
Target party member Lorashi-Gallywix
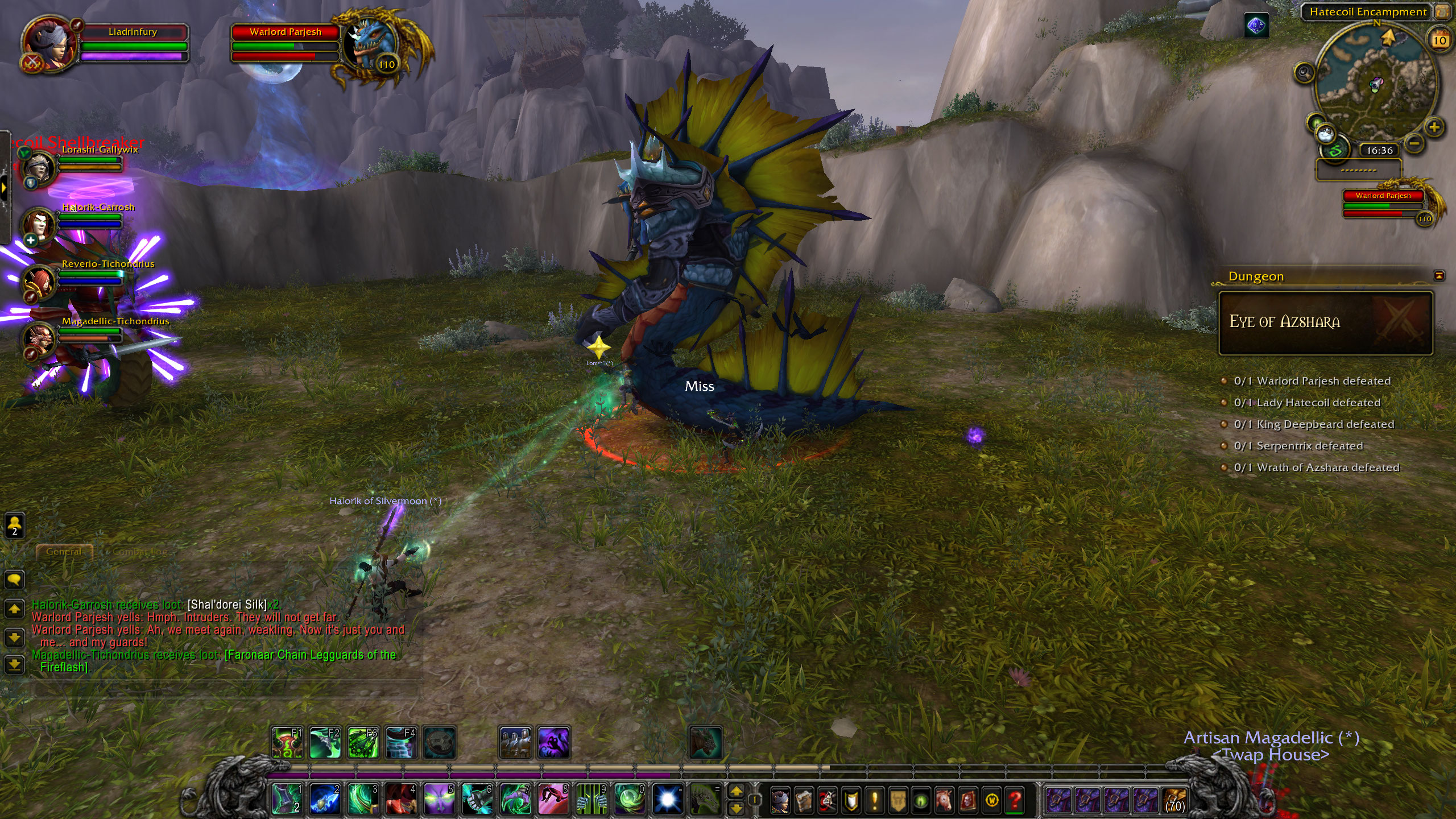pos(40,168)
